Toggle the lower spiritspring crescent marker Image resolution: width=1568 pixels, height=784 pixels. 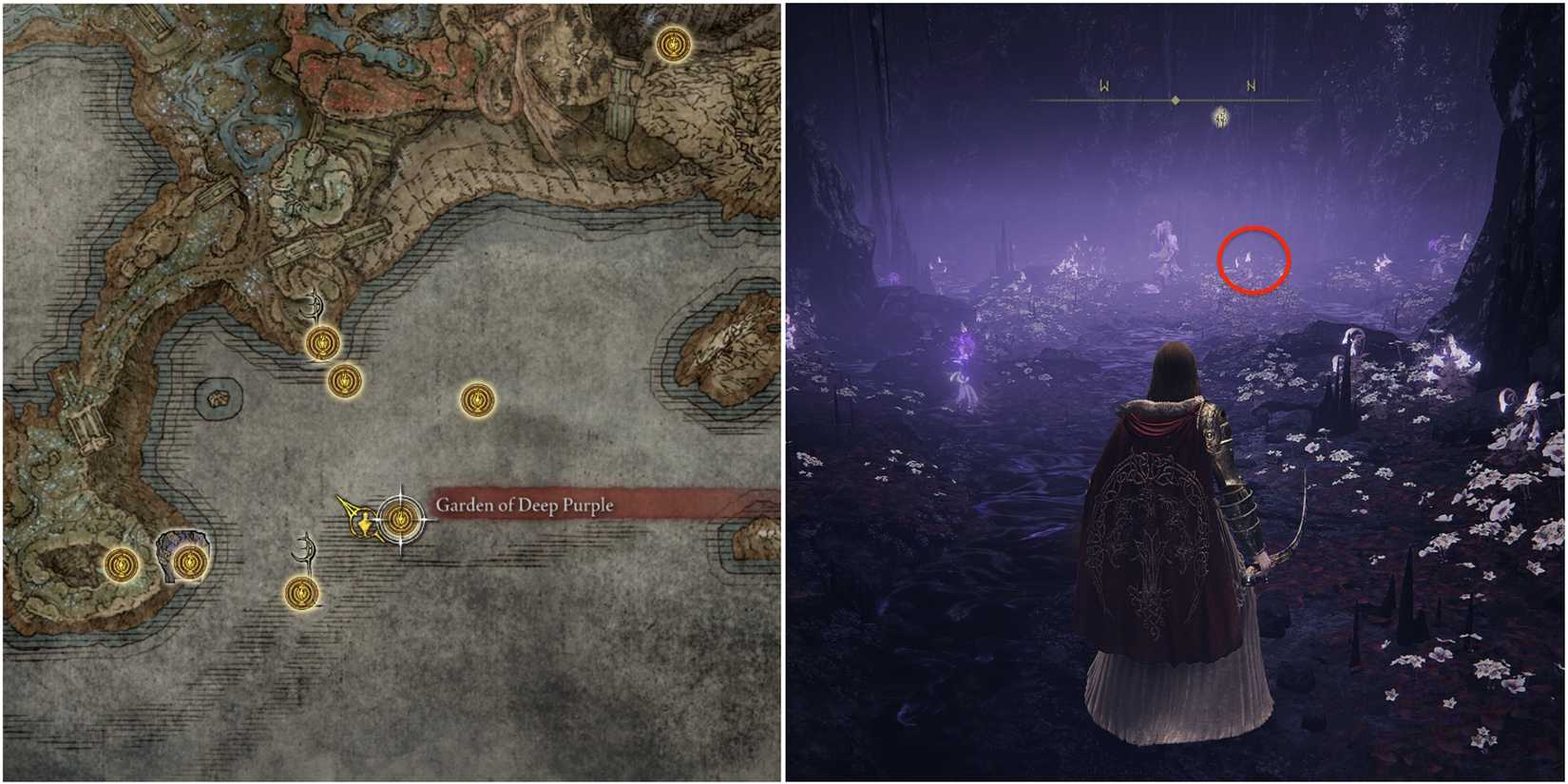pos(304,548)
